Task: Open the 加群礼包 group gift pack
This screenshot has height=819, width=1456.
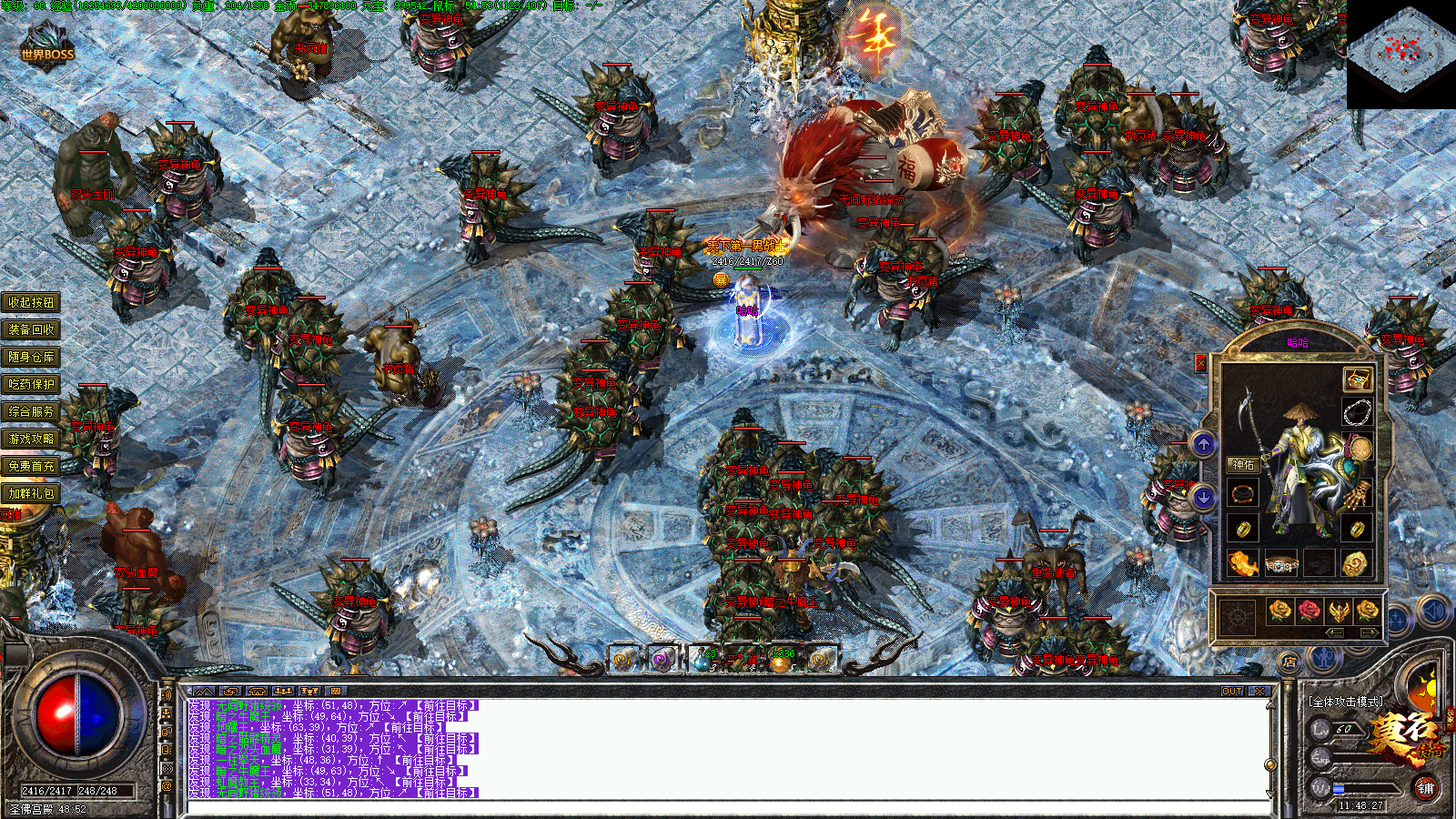Action: point(31,493)
